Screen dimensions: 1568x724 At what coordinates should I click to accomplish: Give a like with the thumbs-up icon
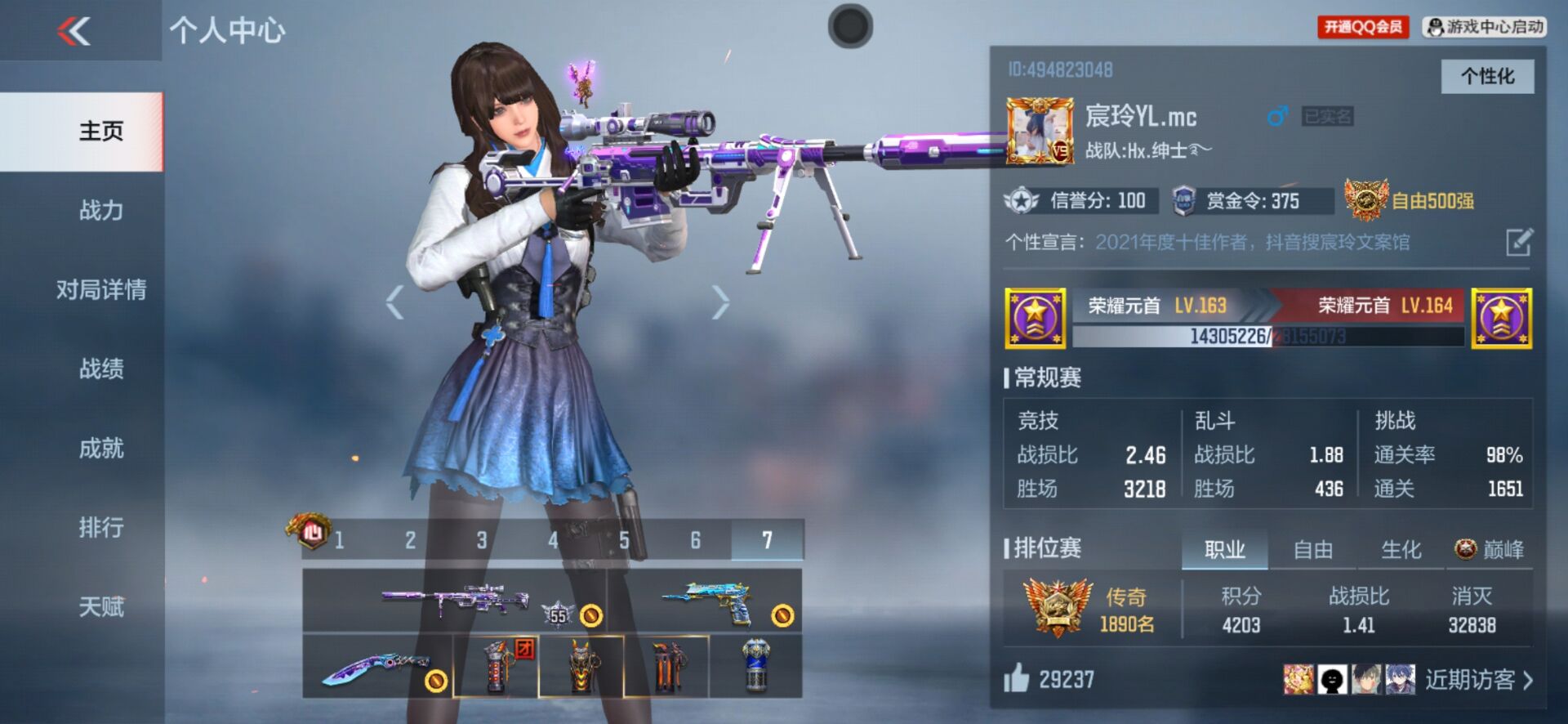pos(1017,678)
